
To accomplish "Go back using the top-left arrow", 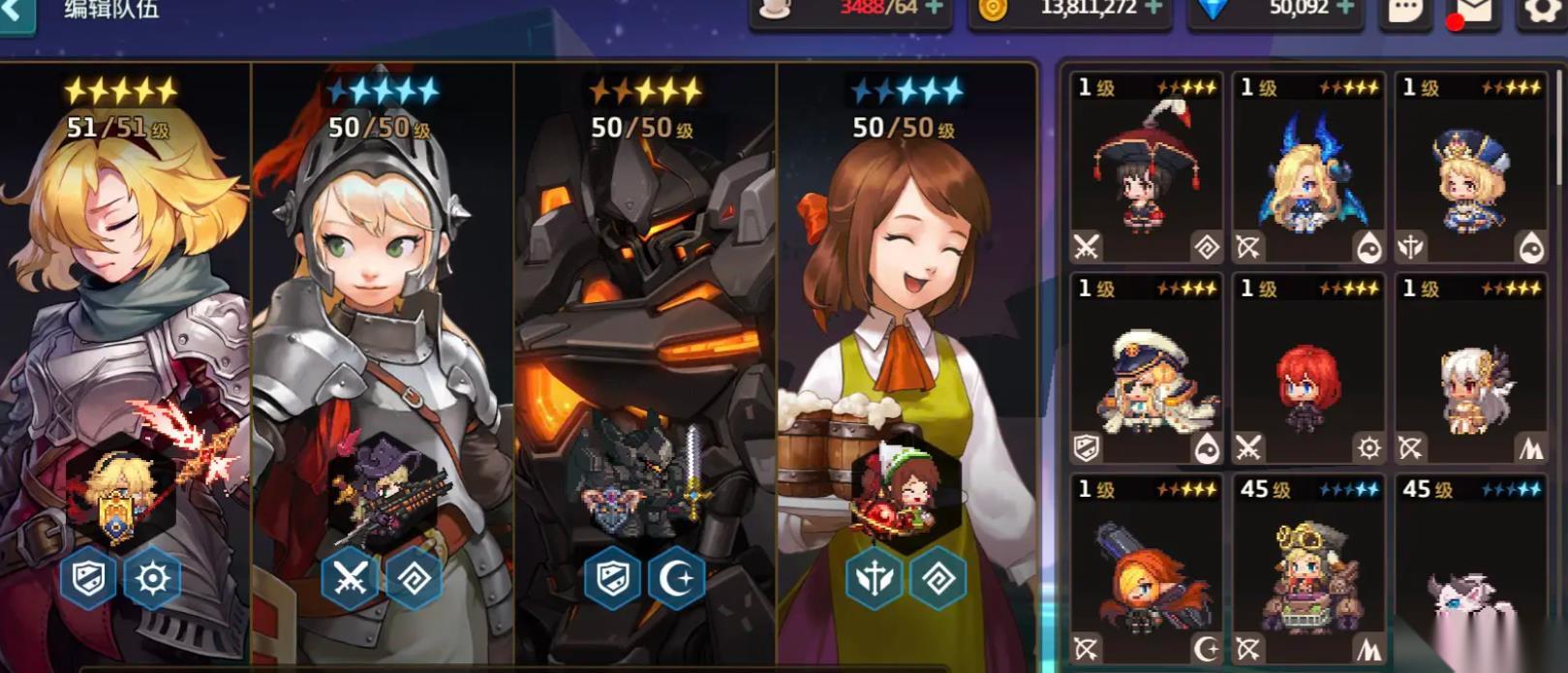I will coord(15,12).
